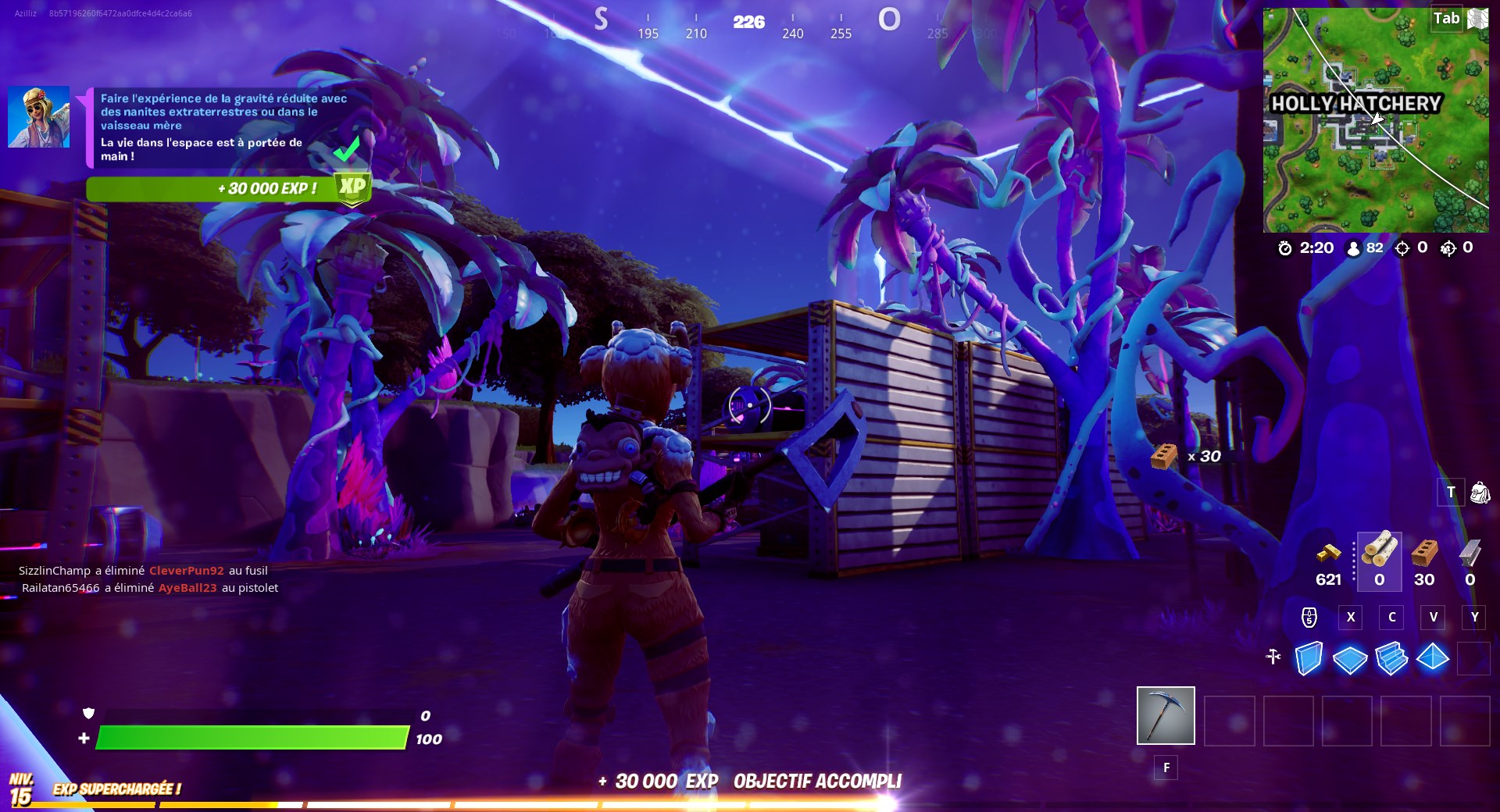Image resolution: width=1500 pixels, height=812 pixels.
Task: Click the edit tool icon above the build pieces
Action: (1272, 658)
